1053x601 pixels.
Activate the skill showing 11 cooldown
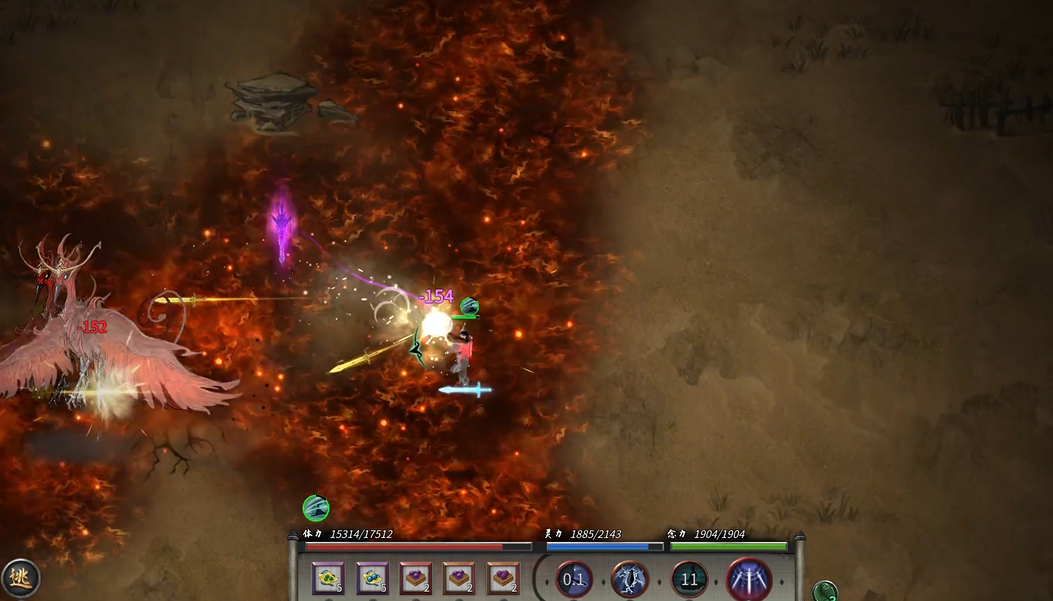click(689, 579)
